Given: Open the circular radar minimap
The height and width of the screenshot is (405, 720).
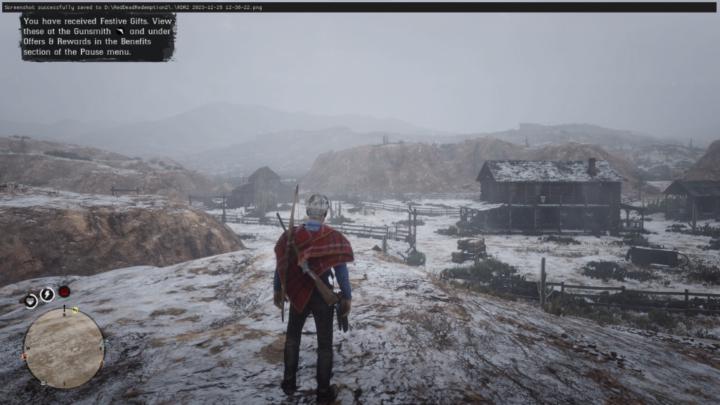Looking at the screenshot, I should click(63, 347).
